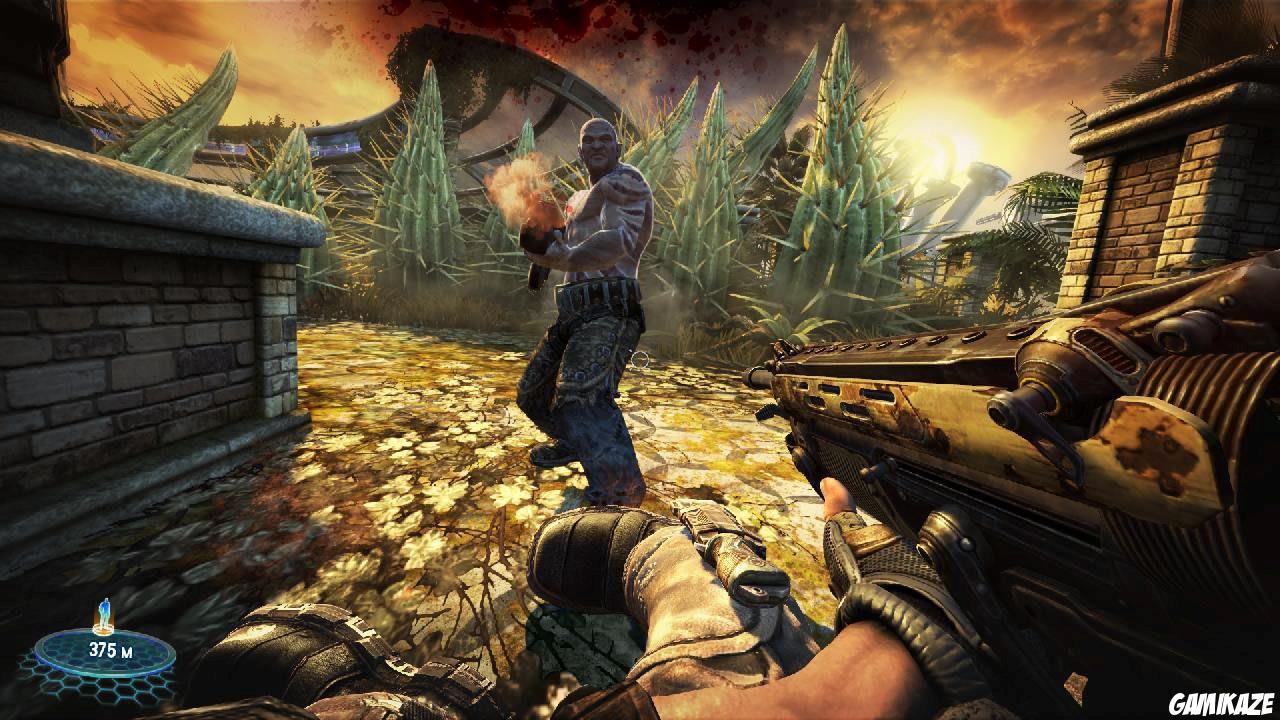This screenshot has height=720, width=1280.
Task: Click the crosshair reticle at screen center
Action: click(640, 360)
